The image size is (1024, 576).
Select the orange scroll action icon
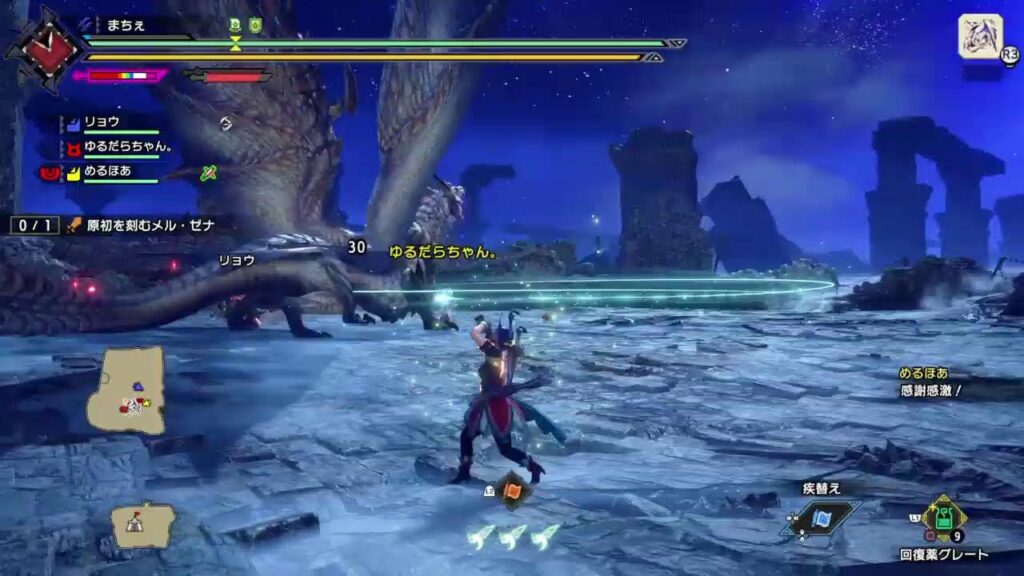[x=512, y=490]
